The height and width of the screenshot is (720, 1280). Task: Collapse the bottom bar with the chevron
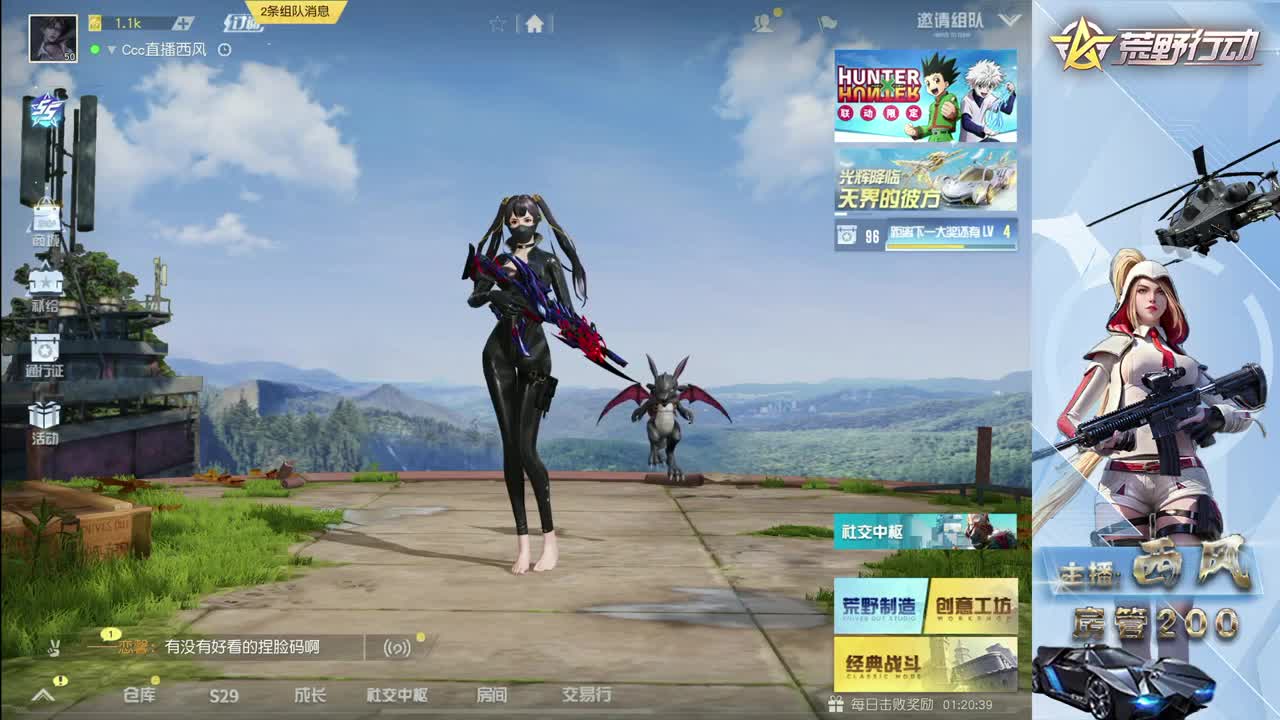click(x=42, y=697)
